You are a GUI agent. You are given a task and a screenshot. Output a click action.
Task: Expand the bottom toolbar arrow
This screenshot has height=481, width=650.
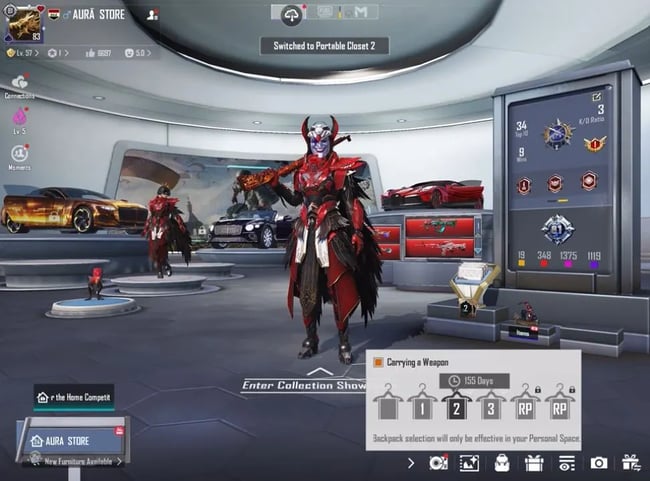pyautogui.click(x=410, y=462)
